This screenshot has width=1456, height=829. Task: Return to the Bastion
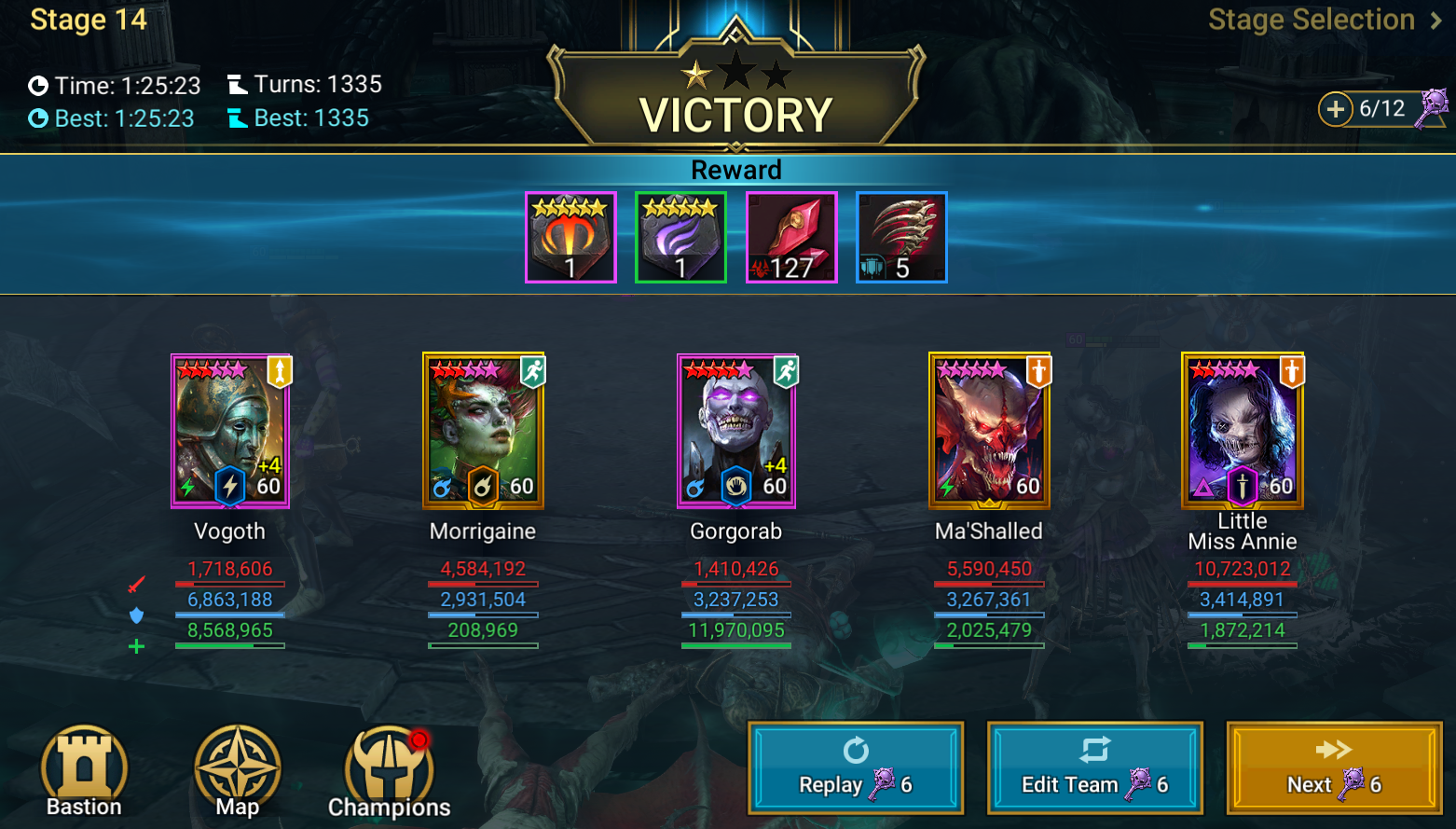click(84, 770)
